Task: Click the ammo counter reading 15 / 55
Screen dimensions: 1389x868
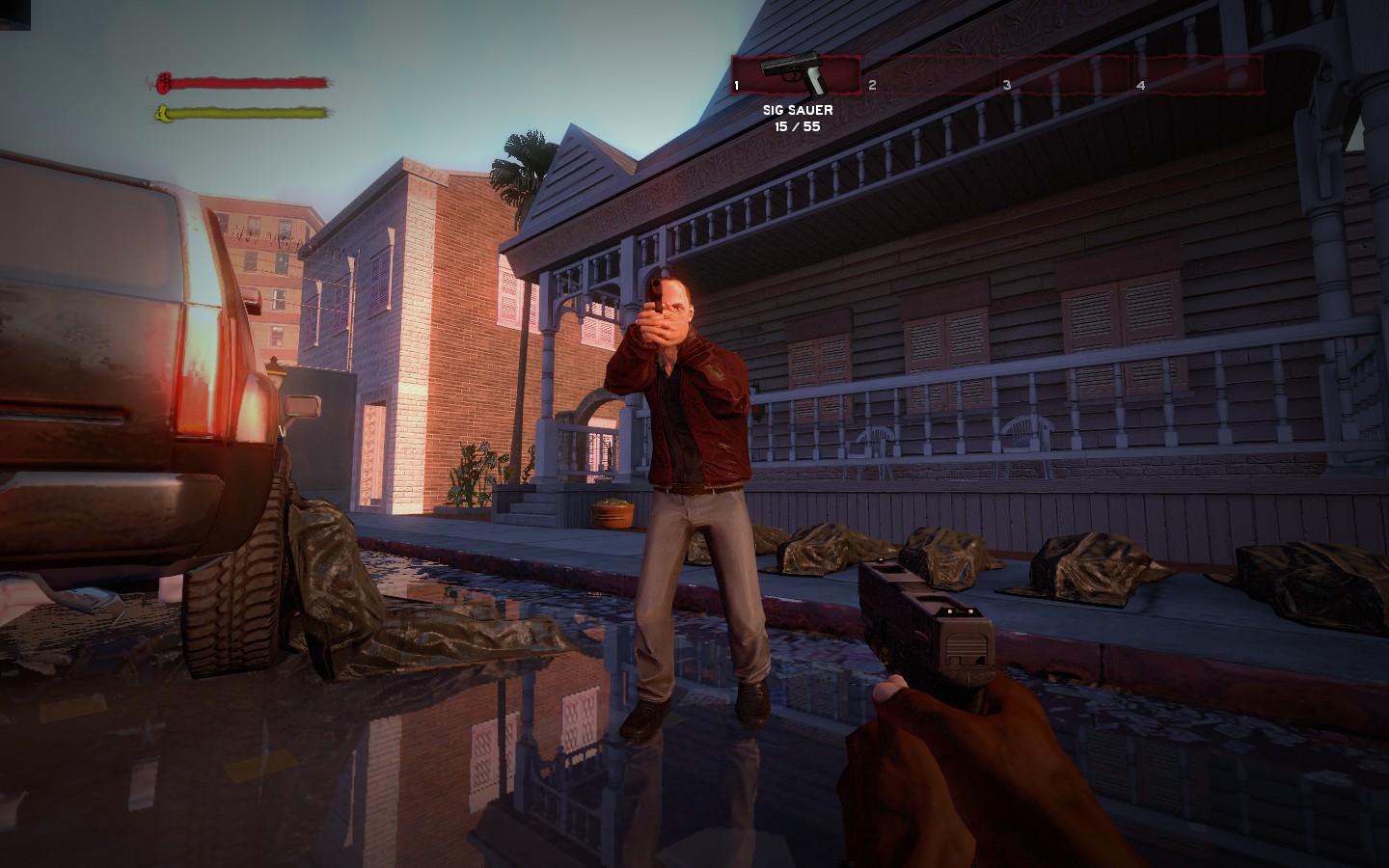Action: pos(799,125)
